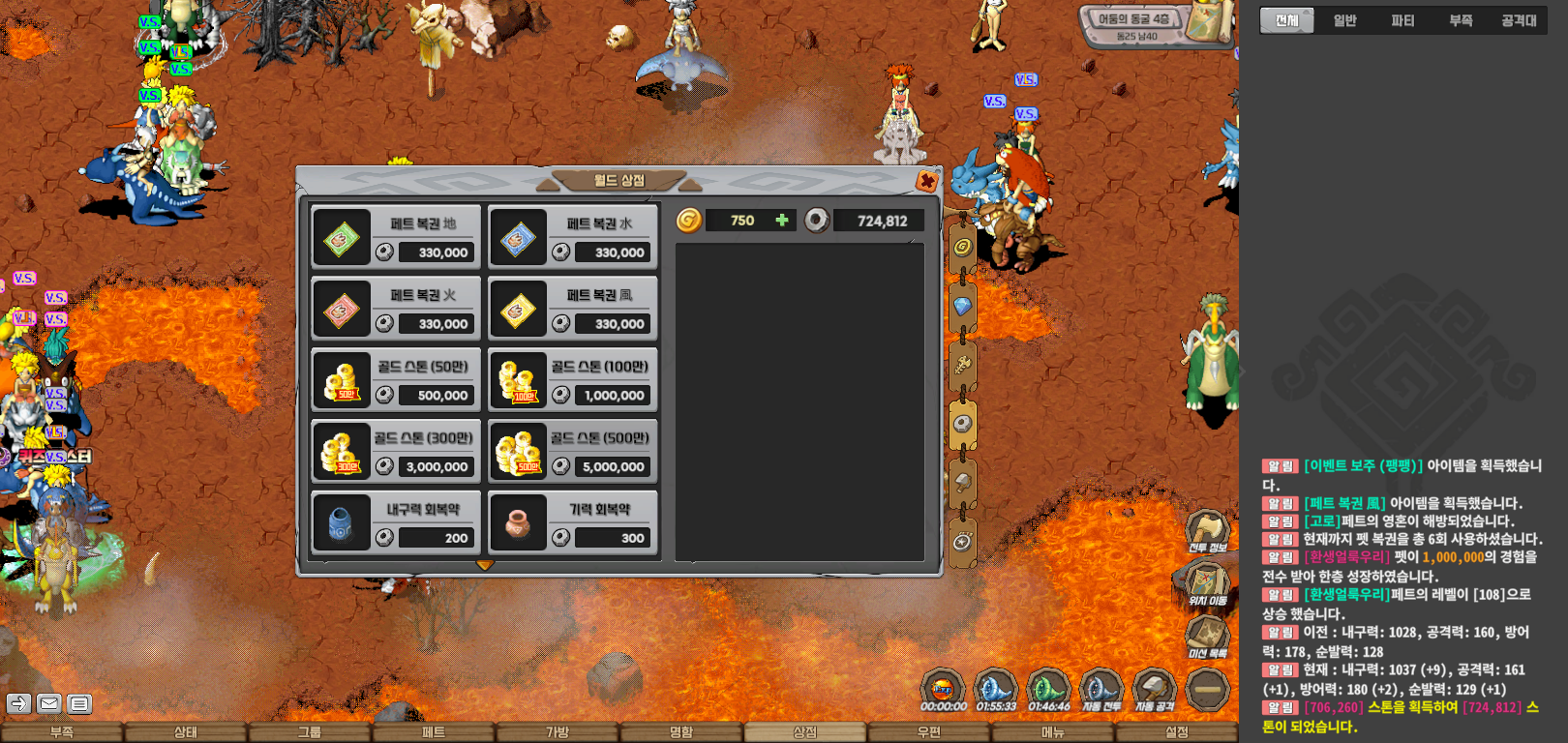Open the 페트 pet menu
The width and height of the screenshot is (1568, 743).
click(x=434, y=732)
